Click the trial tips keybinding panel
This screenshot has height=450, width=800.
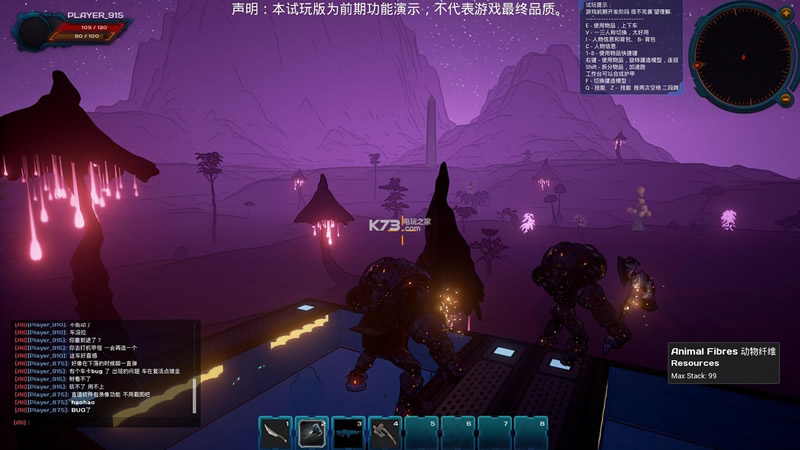pos(632,48)
